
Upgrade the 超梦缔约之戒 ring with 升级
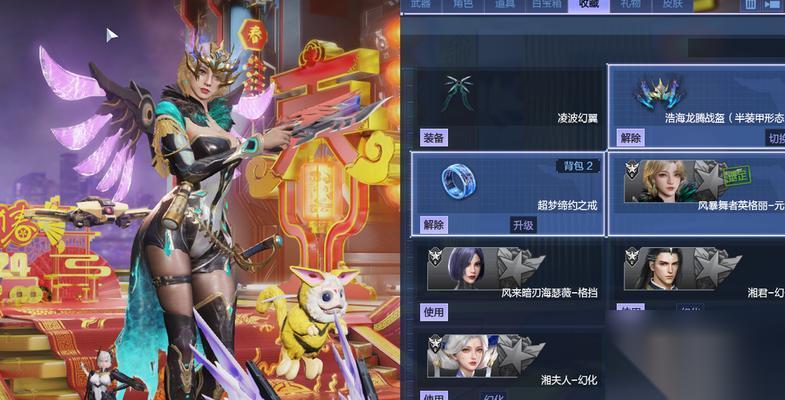click(523, 225)
